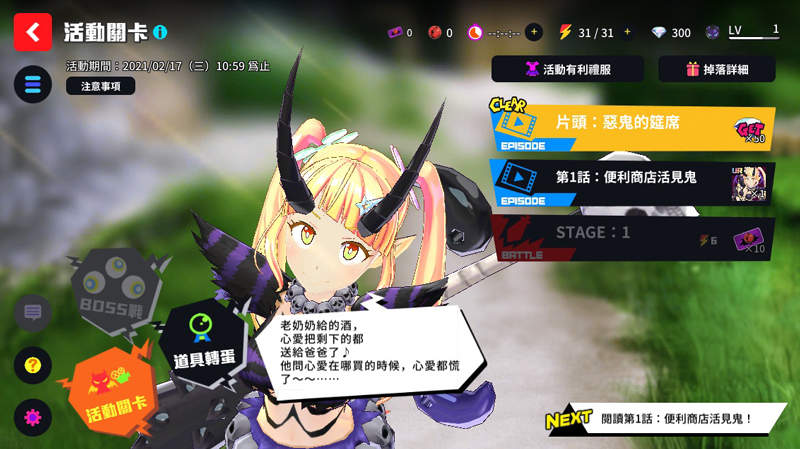The width and height of the screenshot is (800, 449).
Task: Open the chat message bubble icon
Action: click(x=33, y=313)
